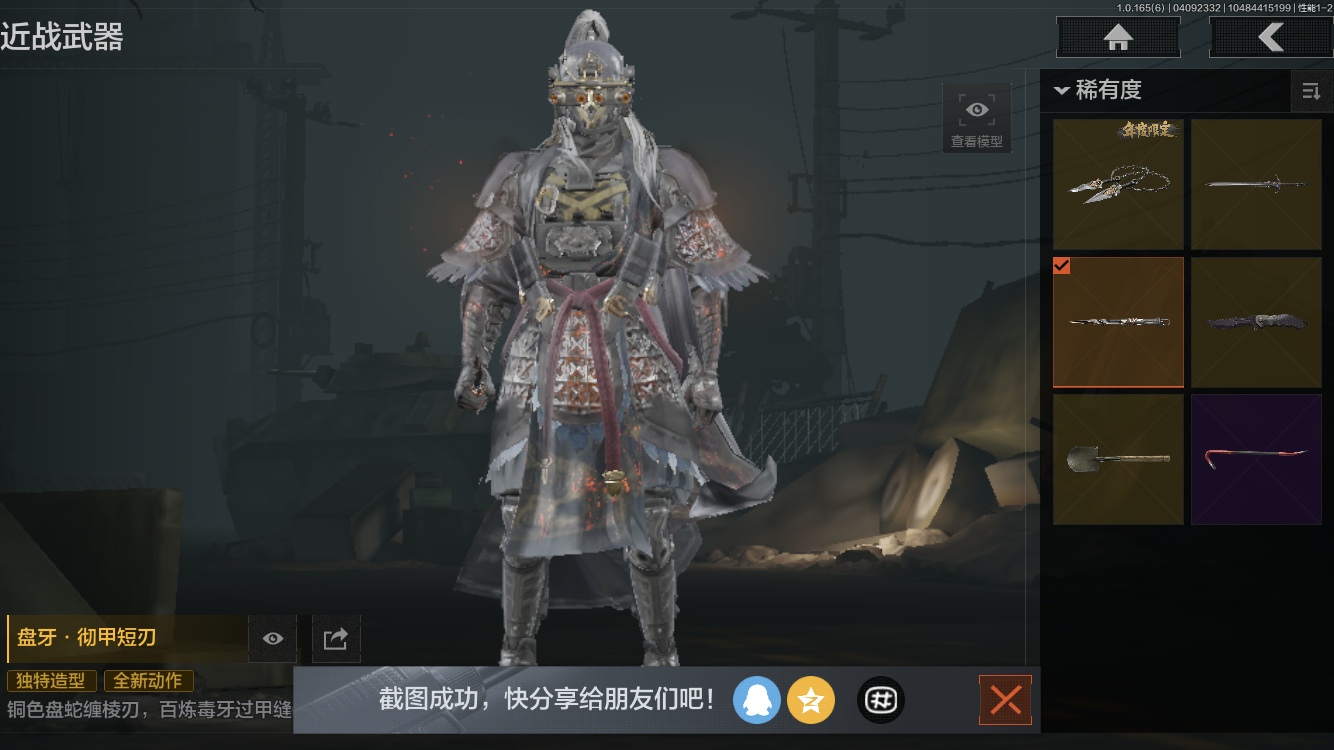This screenshot has height=750, width=1334.
Task: Deselect the currently equipped 盘牙·彻甲短刃 skin
Action: [x=1118, y=322]
